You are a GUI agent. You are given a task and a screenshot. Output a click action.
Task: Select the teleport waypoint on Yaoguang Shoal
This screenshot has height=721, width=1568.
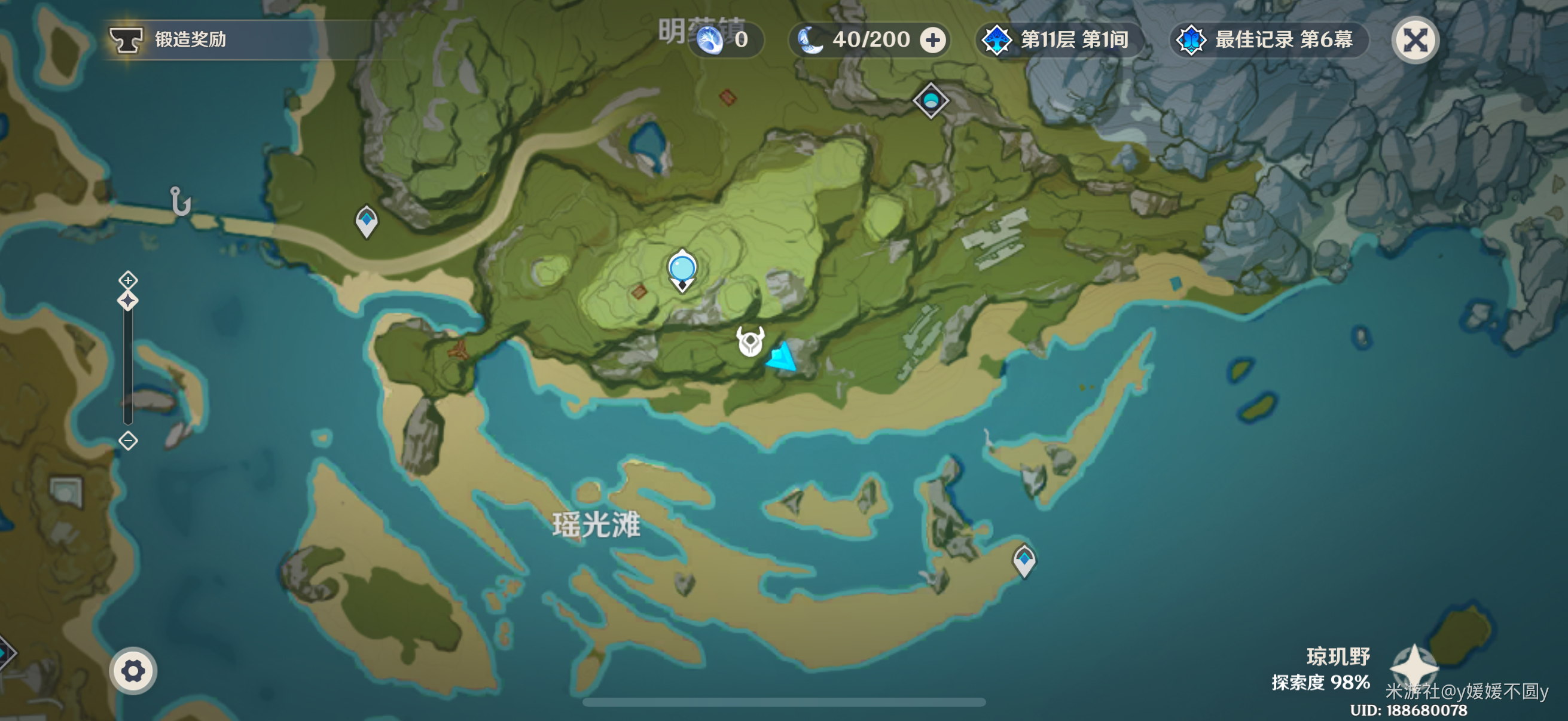tap(1024, 560)
